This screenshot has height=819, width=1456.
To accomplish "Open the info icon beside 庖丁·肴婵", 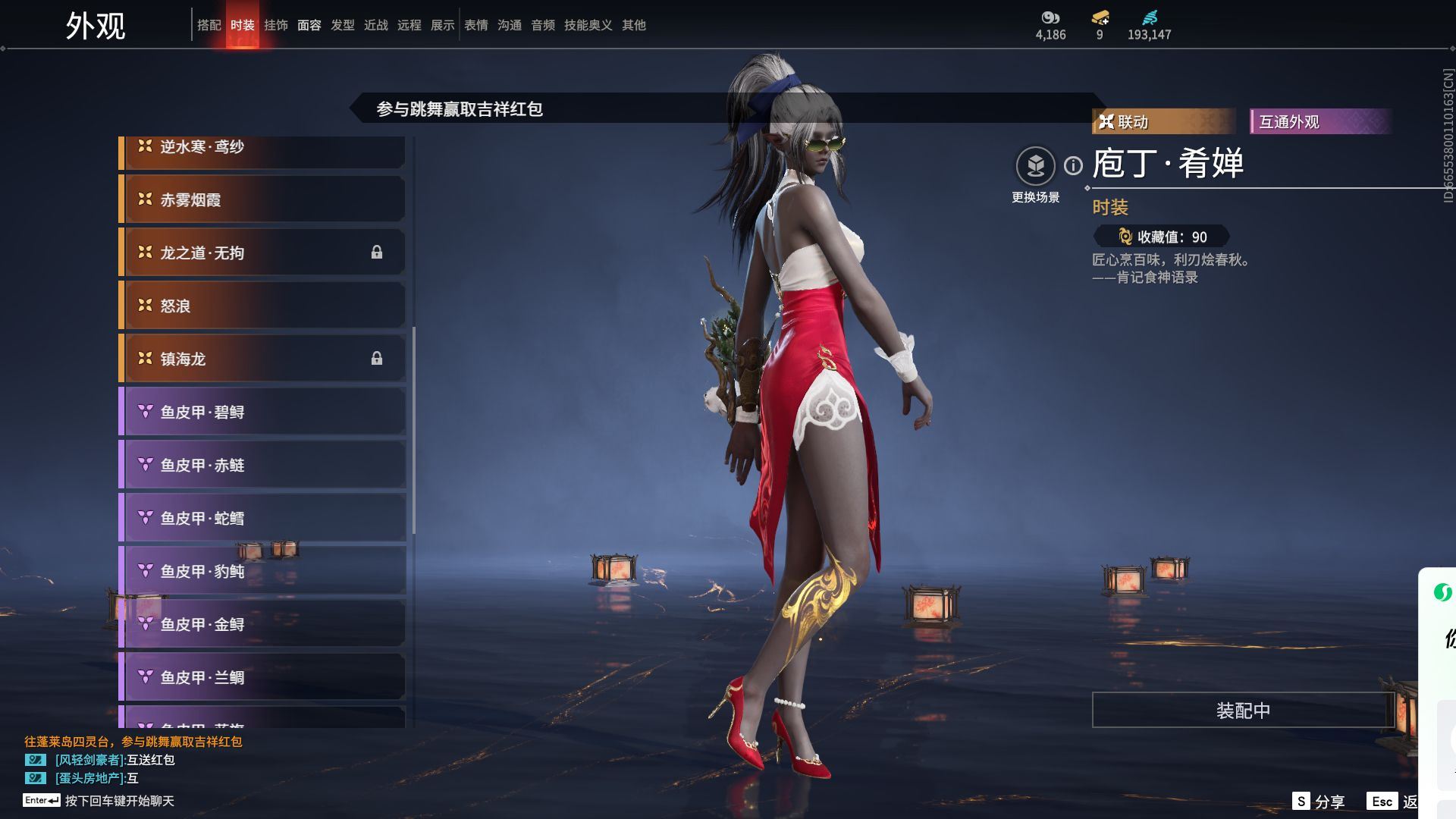I will click(1073, 165).
